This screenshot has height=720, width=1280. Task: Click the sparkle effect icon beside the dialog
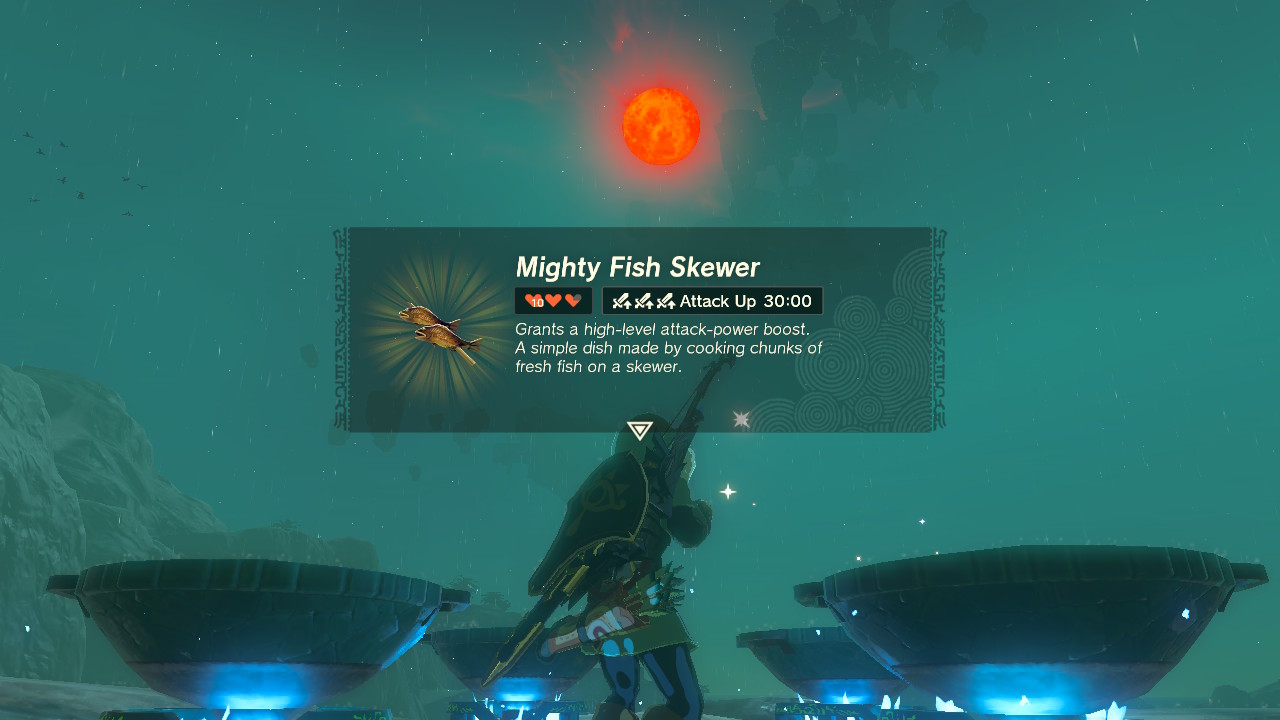[741, 420]
